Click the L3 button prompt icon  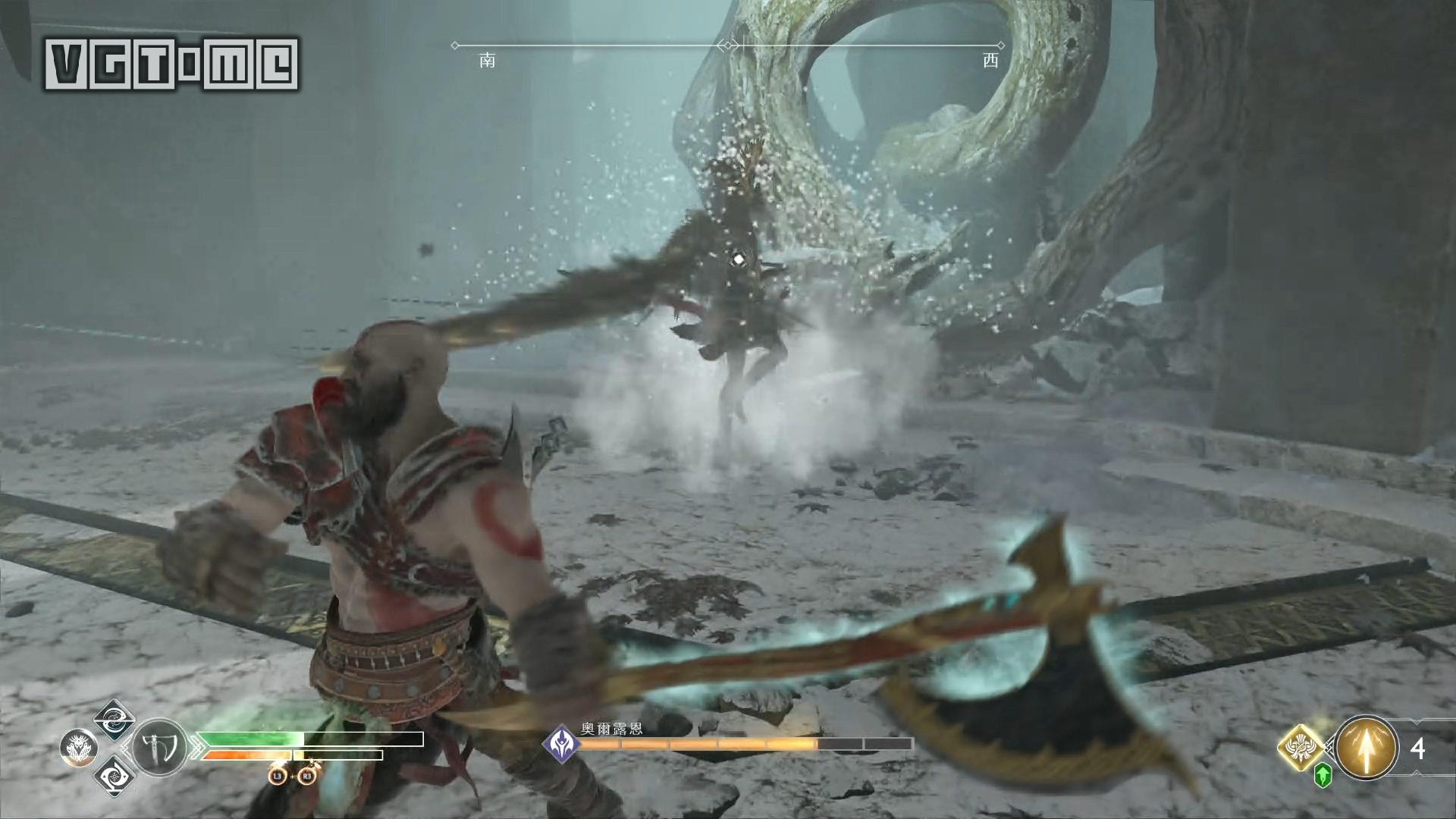(278, 777)
